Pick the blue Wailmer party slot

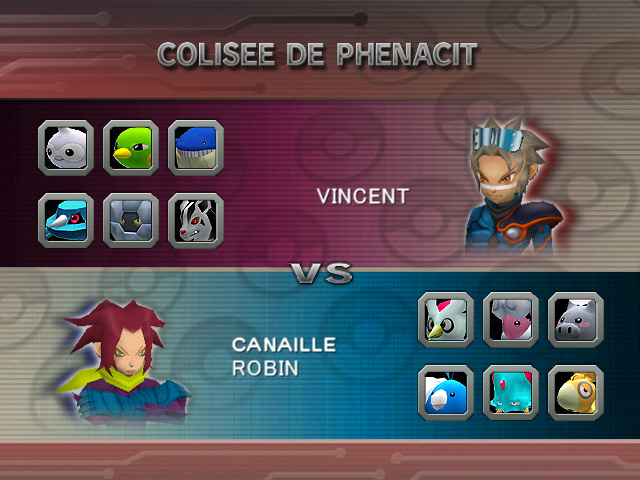click(x=195, y=147)
